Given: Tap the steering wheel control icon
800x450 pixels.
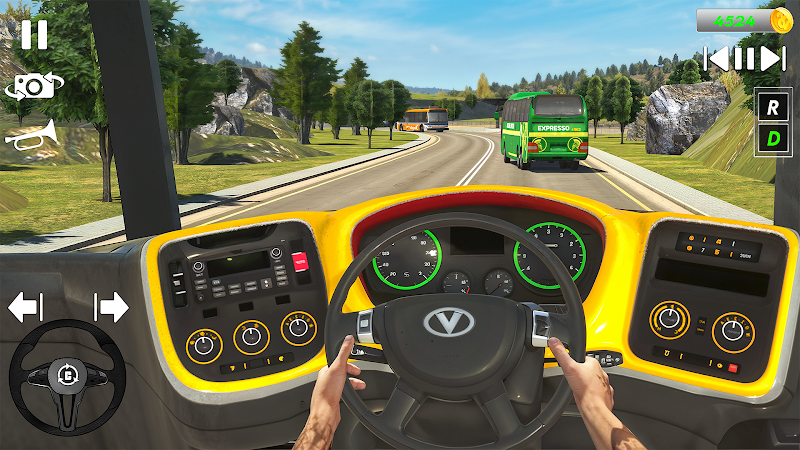Looking at the screenshot, I should click(x=67, y=377).
